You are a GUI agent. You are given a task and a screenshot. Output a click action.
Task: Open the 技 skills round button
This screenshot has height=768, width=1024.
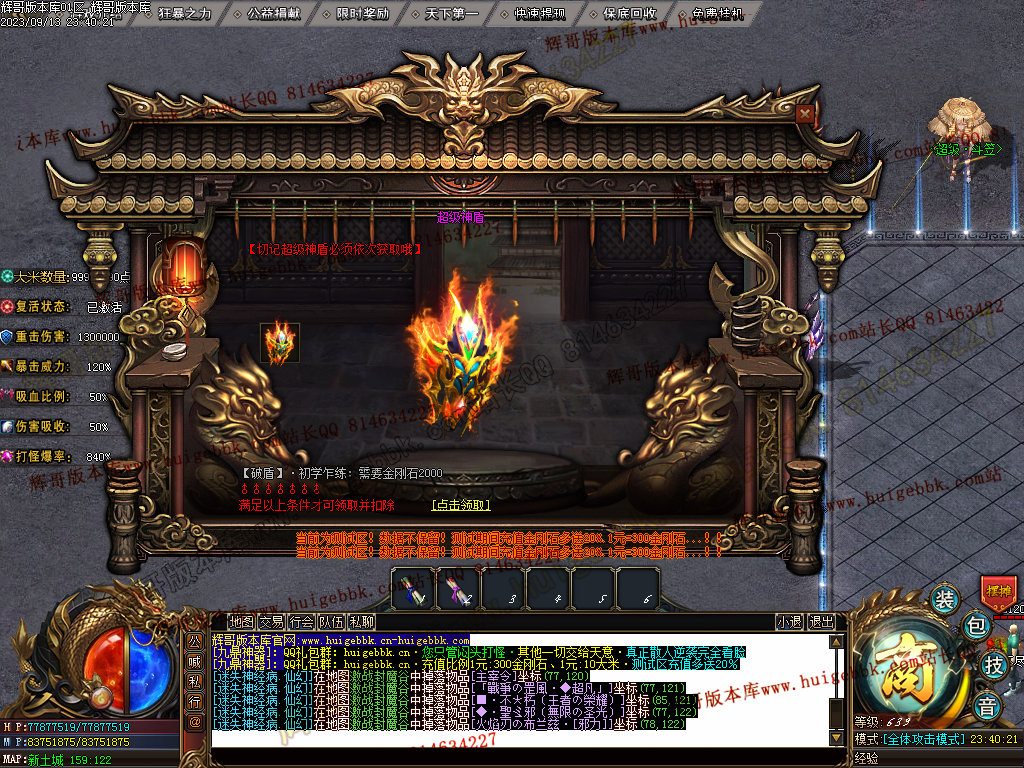click(x=993, y=664)
